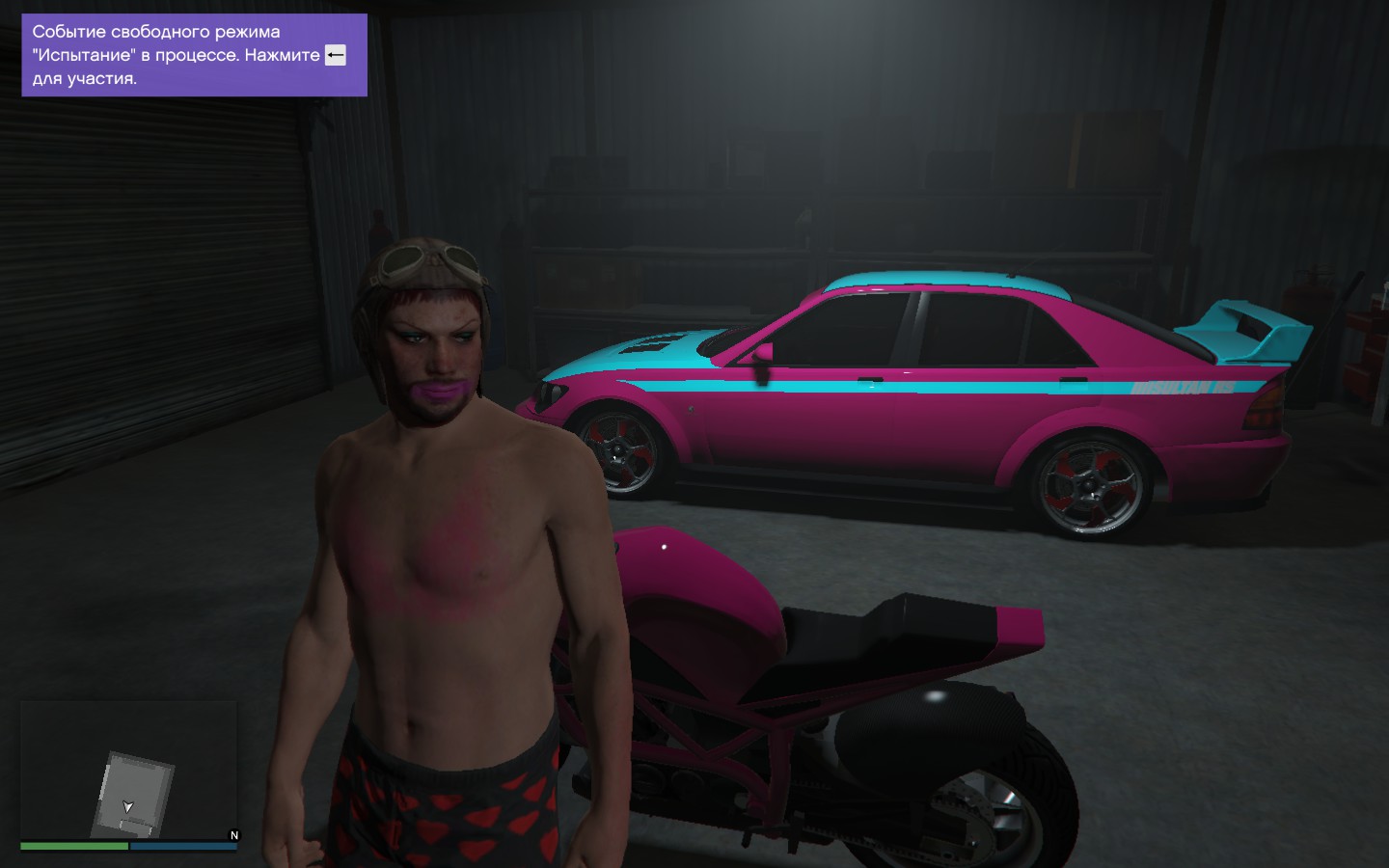Toggle the freemode event notification panel
1389x868 pixels.
[193, 55]
